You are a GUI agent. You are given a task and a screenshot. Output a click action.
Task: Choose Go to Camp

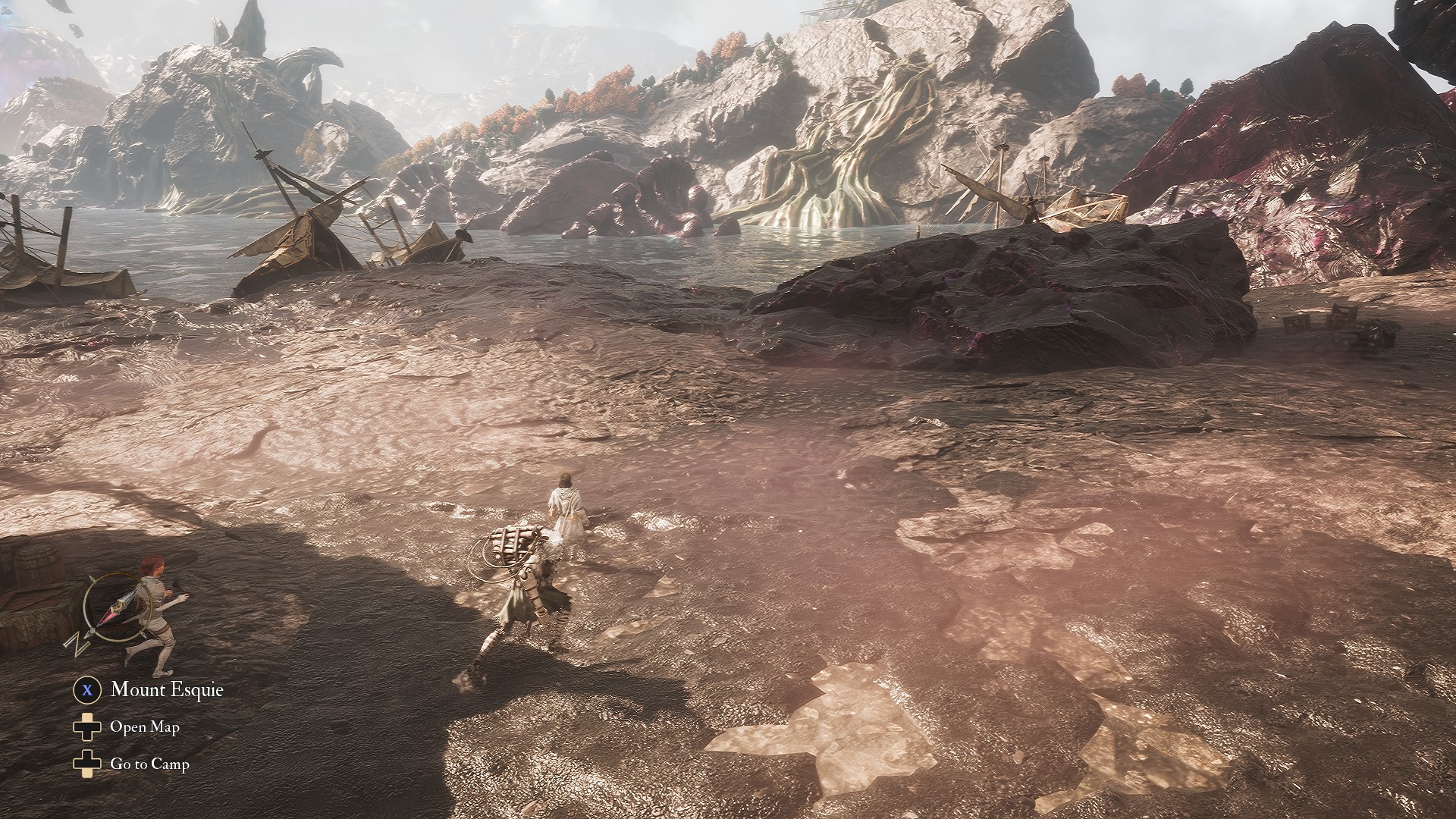pyautogui.click(x=149, y=764)
